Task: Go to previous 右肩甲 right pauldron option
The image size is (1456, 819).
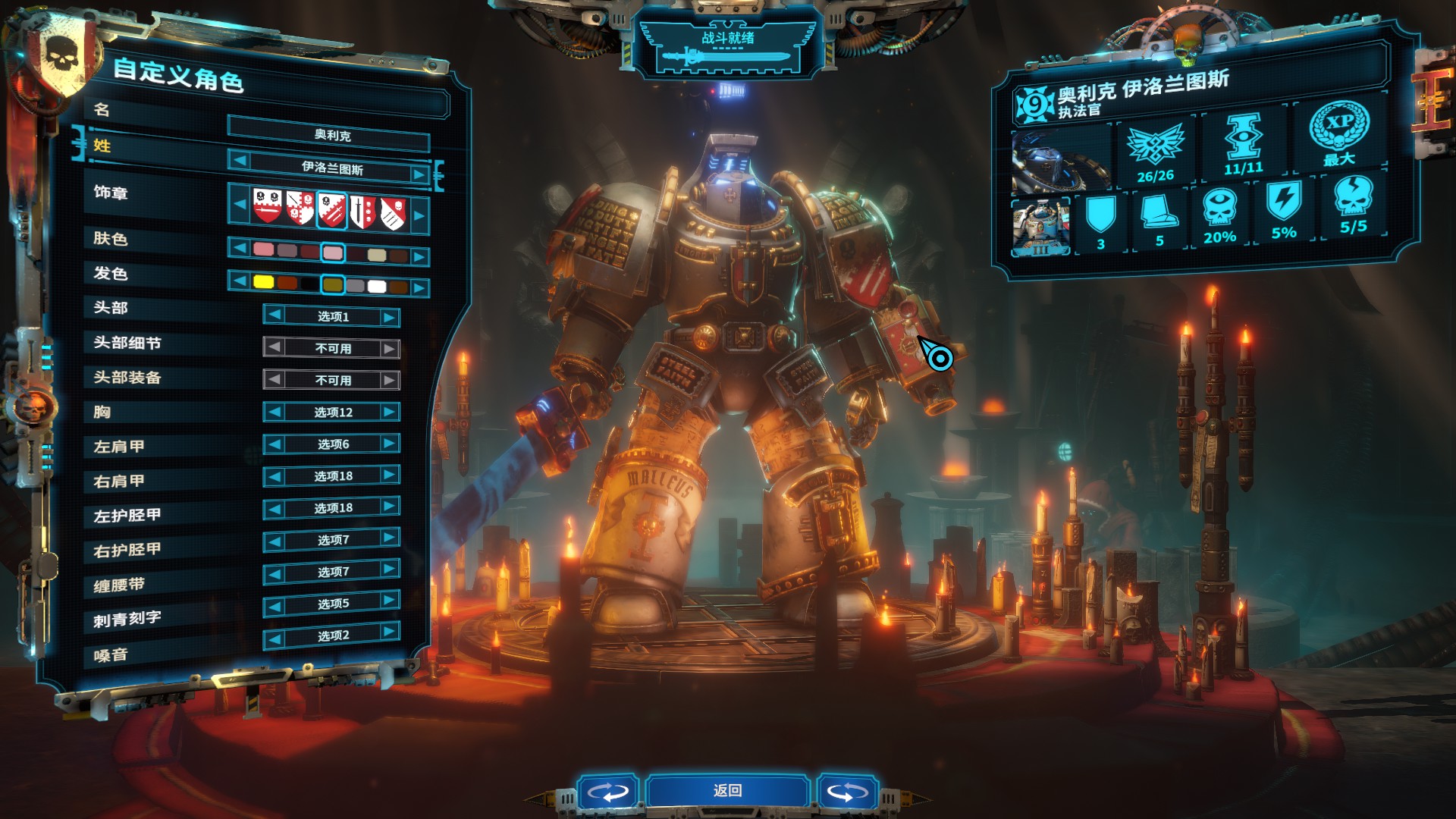Action: (275, 476)
